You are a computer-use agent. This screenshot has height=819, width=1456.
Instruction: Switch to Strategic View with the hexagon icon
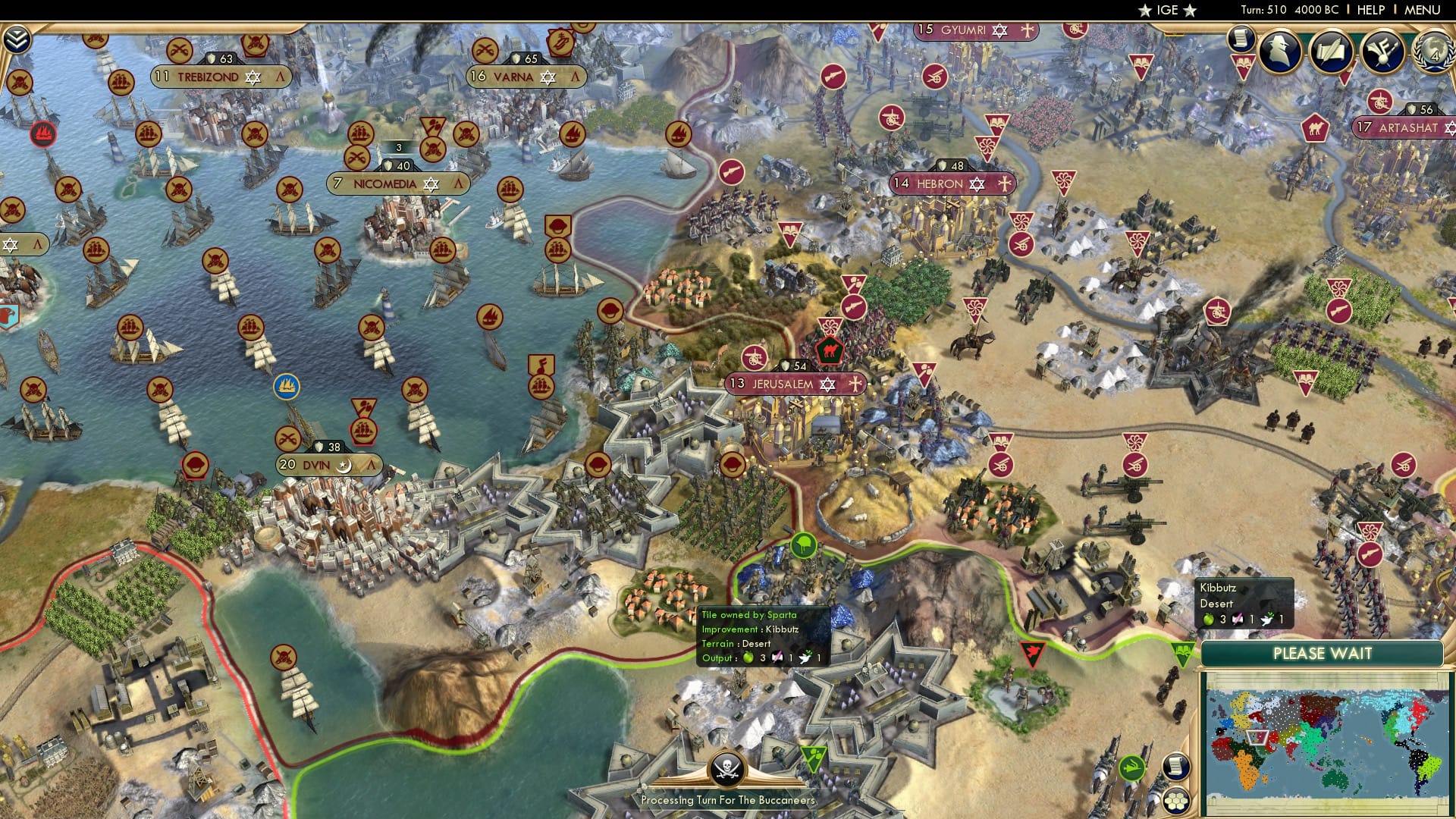pyautogui.click(x=1176, y=800)
